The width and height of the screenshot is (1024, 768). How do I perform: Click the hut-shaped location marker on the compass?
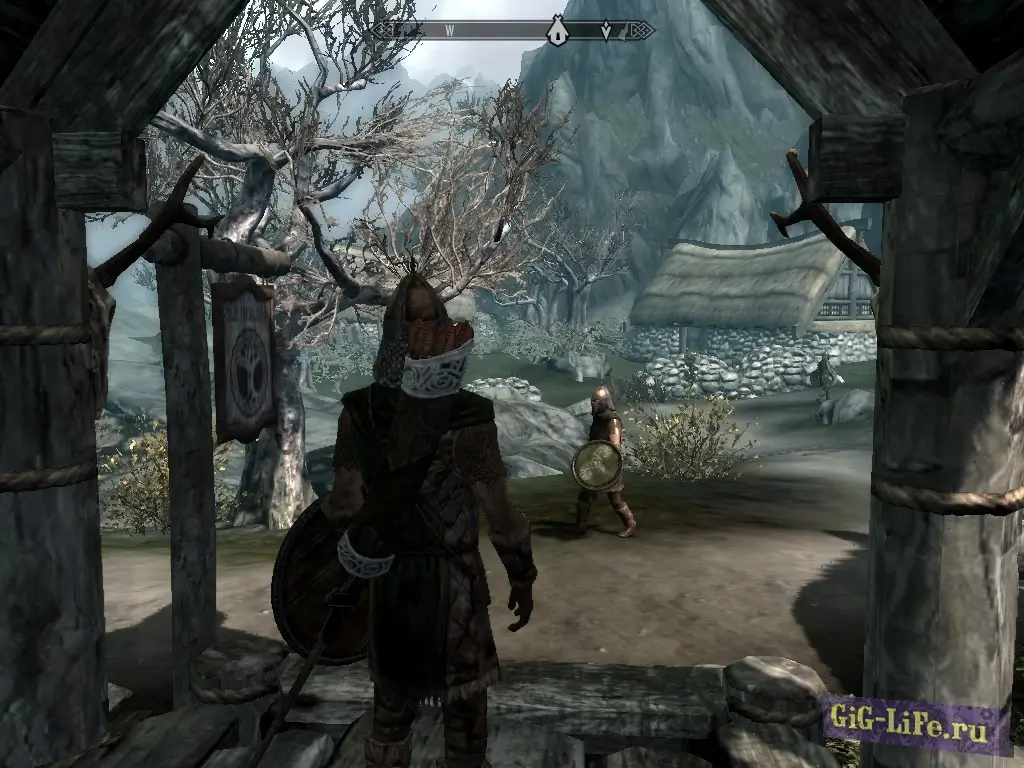coord(557,32)
